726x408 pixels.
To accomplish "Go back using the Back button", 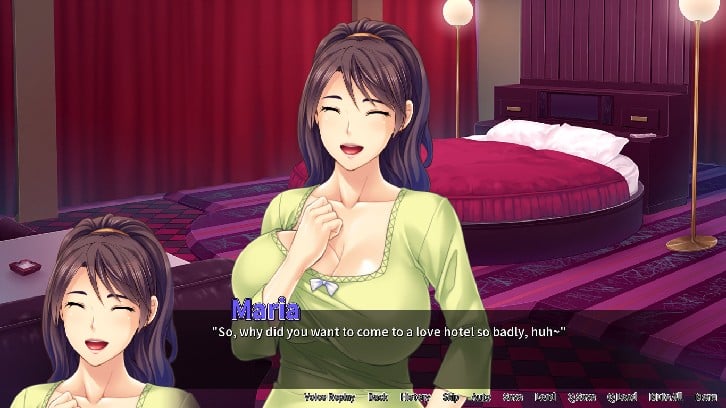I will [377, 397].
